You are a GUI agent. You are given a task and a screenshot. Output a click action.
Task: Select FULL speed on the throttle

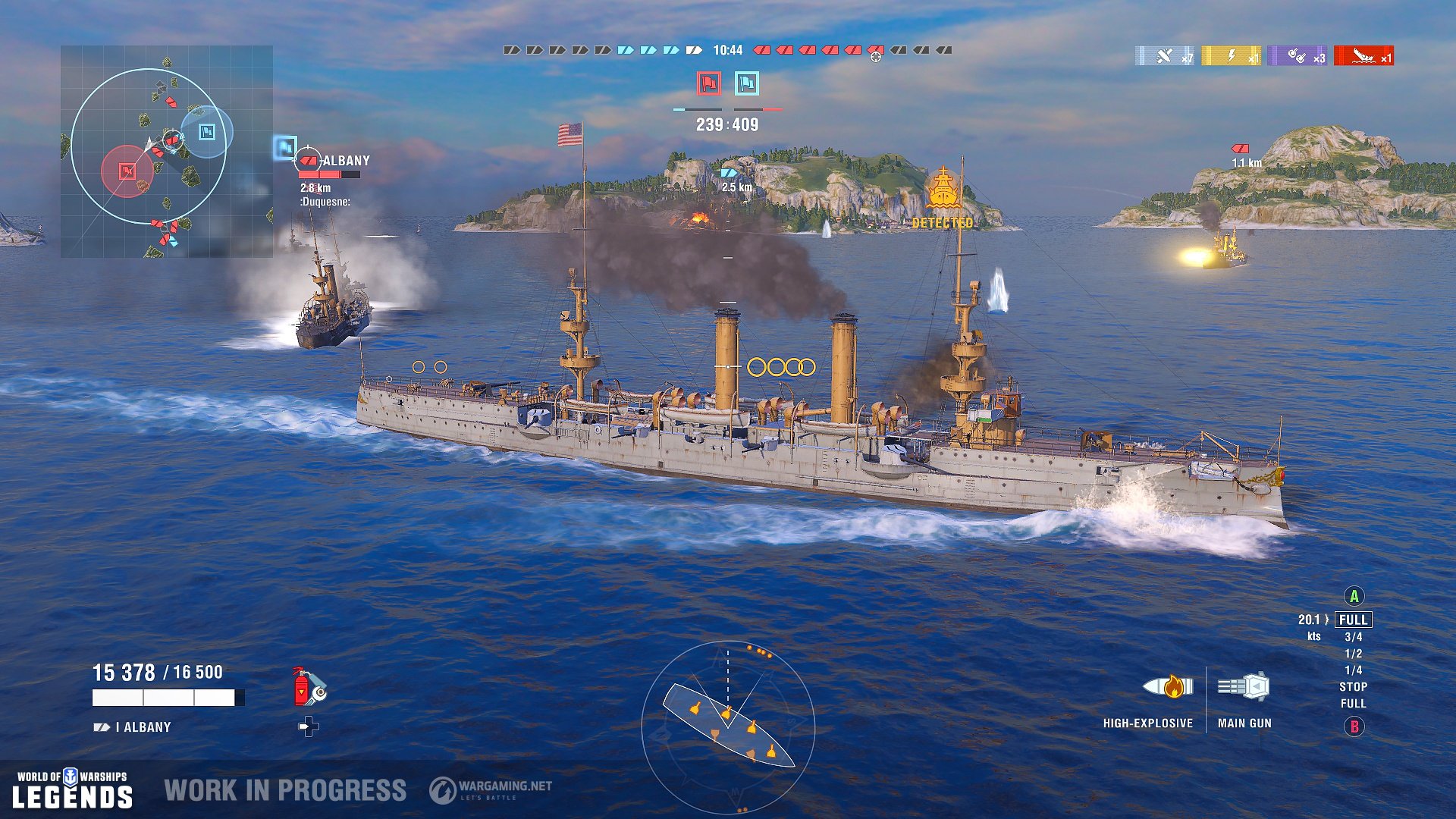click(1354, 620)
